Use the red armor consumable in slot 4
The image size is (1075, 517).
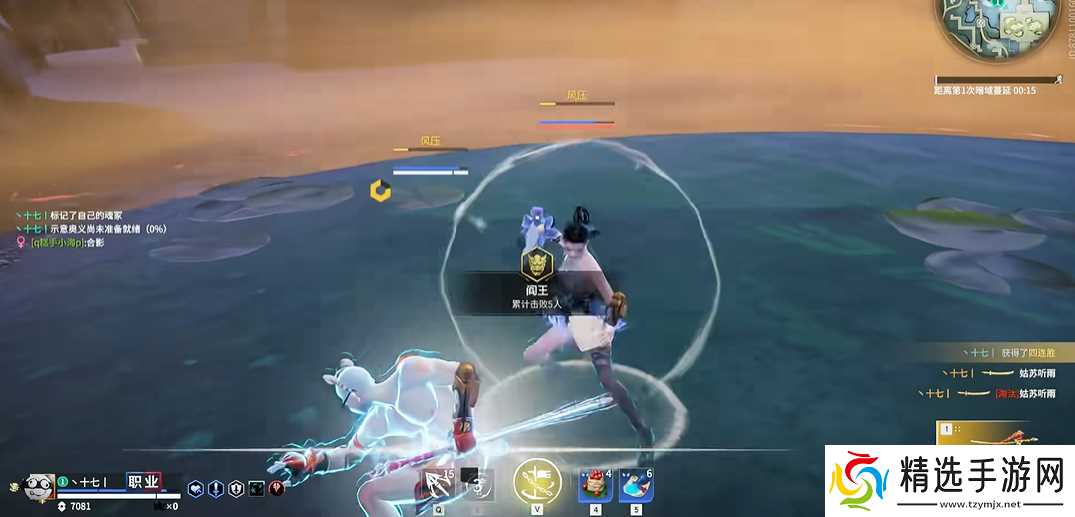click(x=596, y=486)
